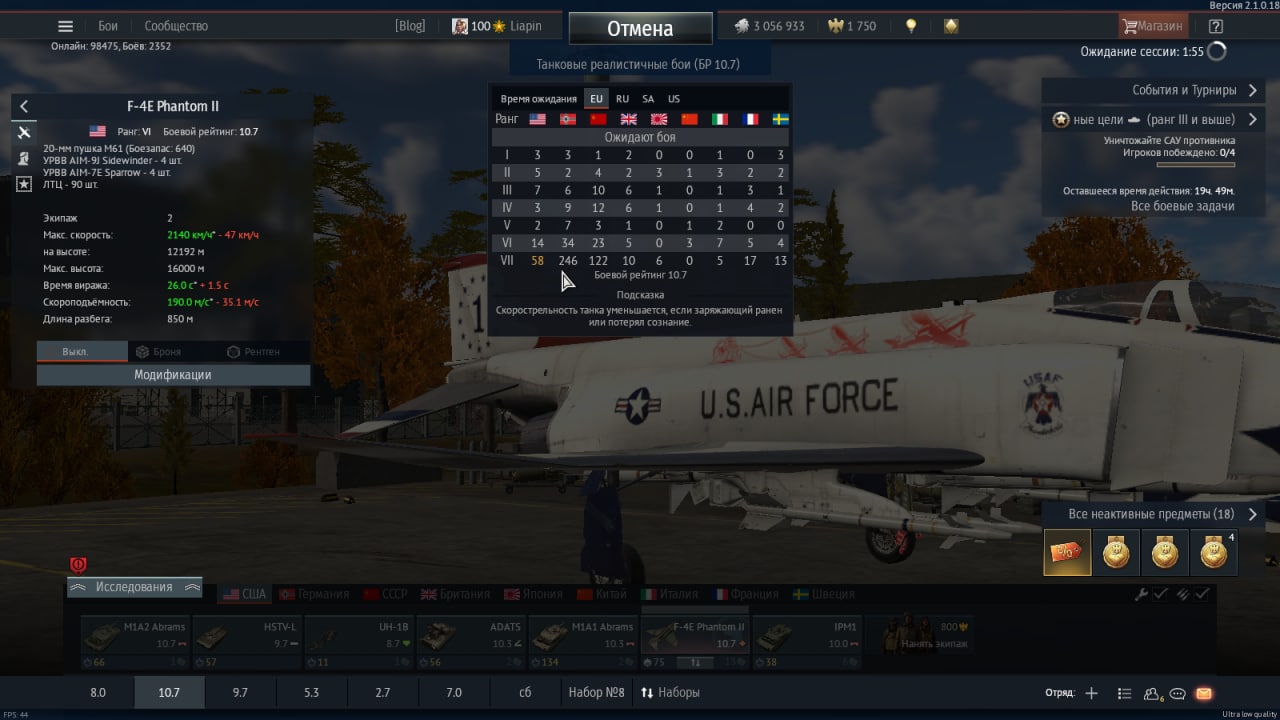
Task: Switch to the SA server tab
Action: pos(648,99)
